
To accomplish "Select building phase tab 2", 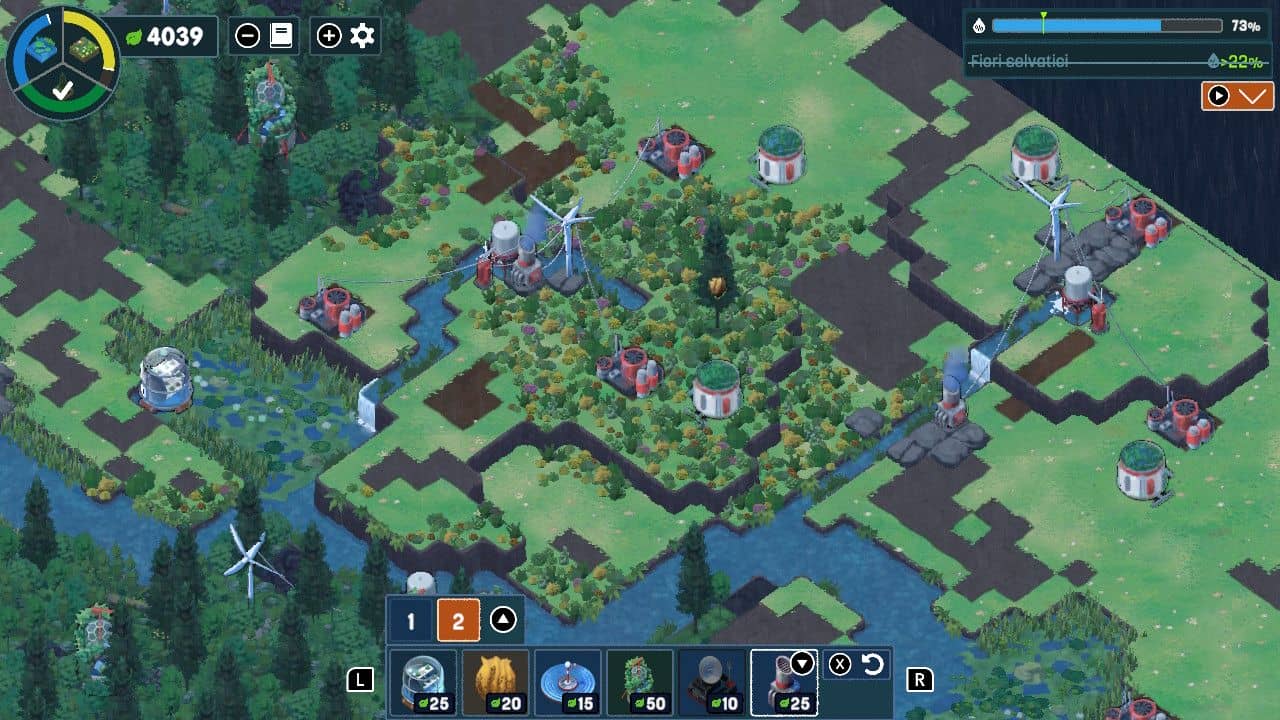I will click(x=458, y=622).
